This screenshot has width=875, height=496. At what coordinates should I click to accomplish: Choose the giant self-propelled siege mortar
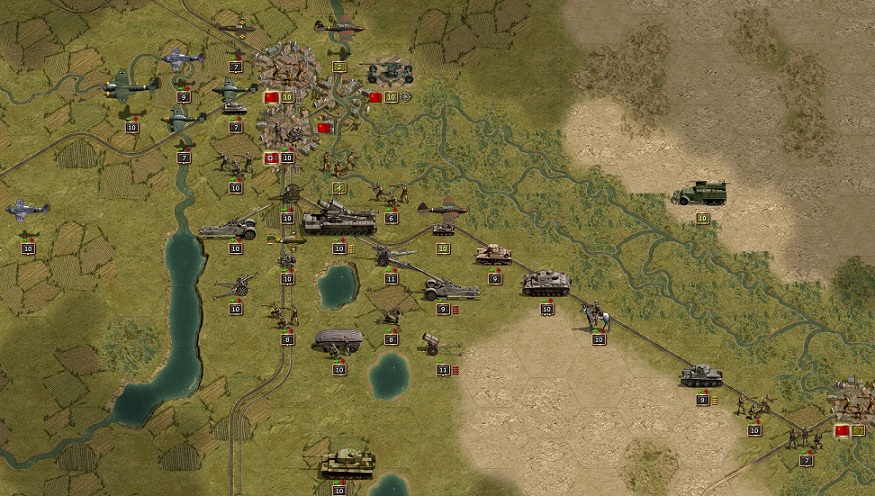[338, 219]
